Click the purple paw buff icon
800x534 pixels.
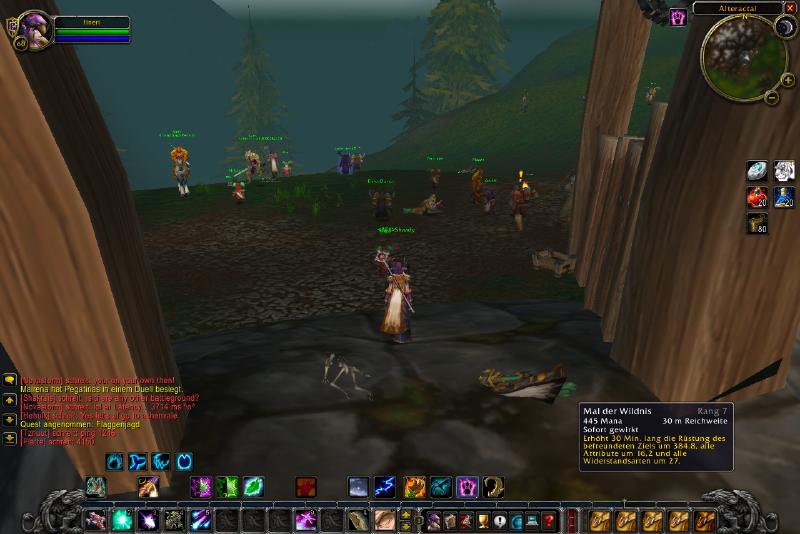point(678,17)
